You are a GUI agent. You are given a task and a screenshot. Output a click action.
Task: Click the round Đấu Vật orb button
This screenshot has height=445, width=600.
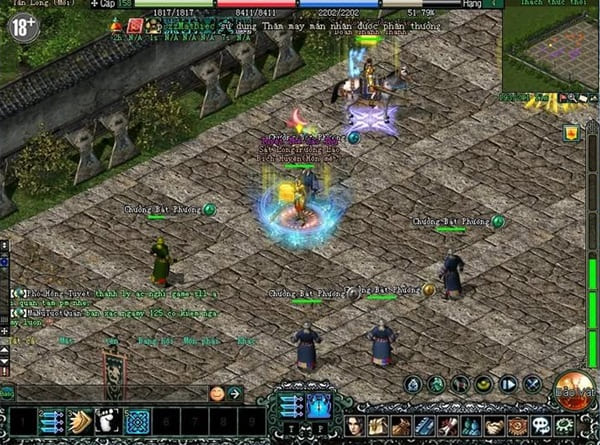[574, 386]
